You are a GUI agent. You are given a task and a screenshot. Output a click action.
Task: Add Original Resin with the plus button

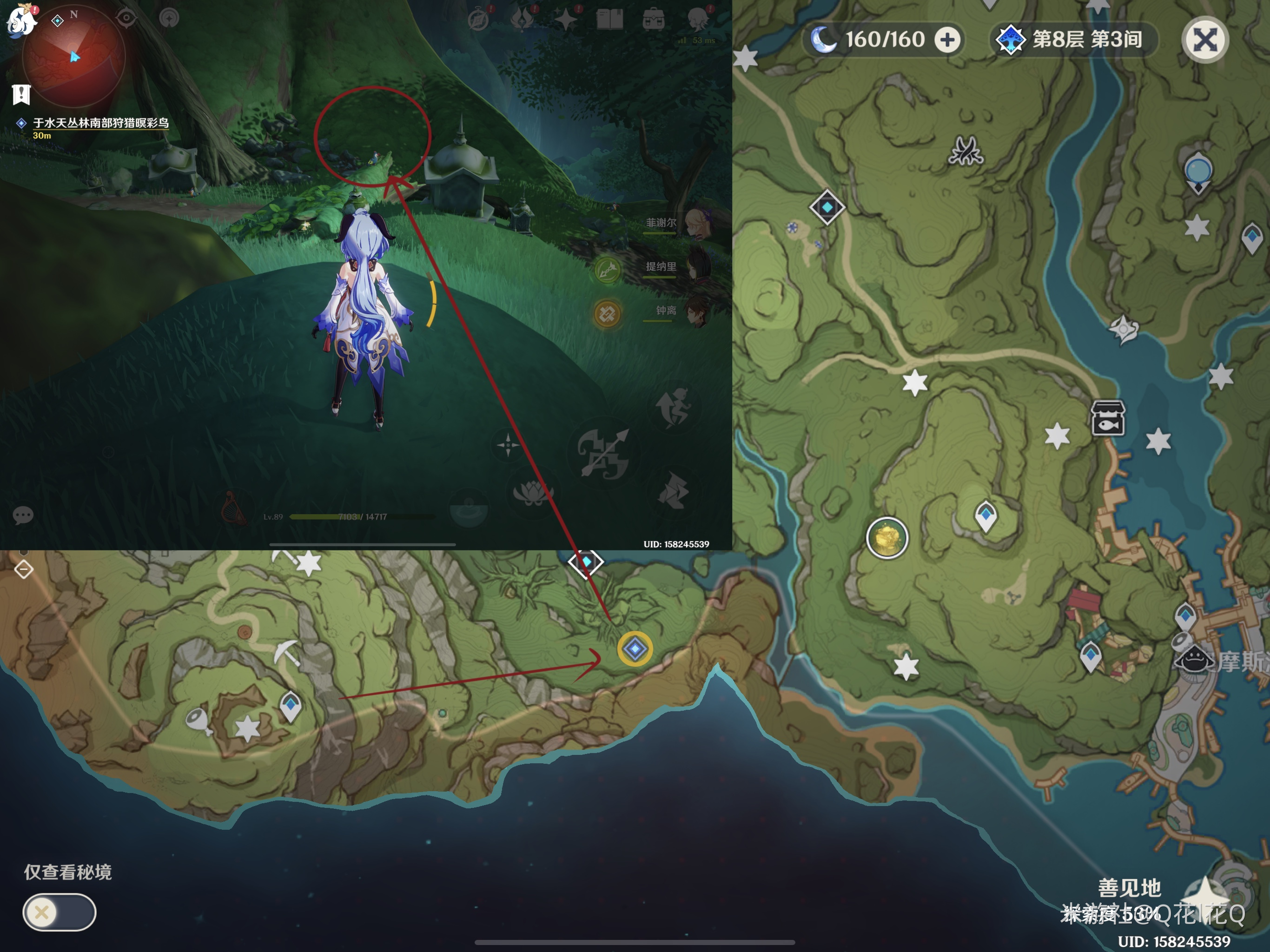point(947,40)
